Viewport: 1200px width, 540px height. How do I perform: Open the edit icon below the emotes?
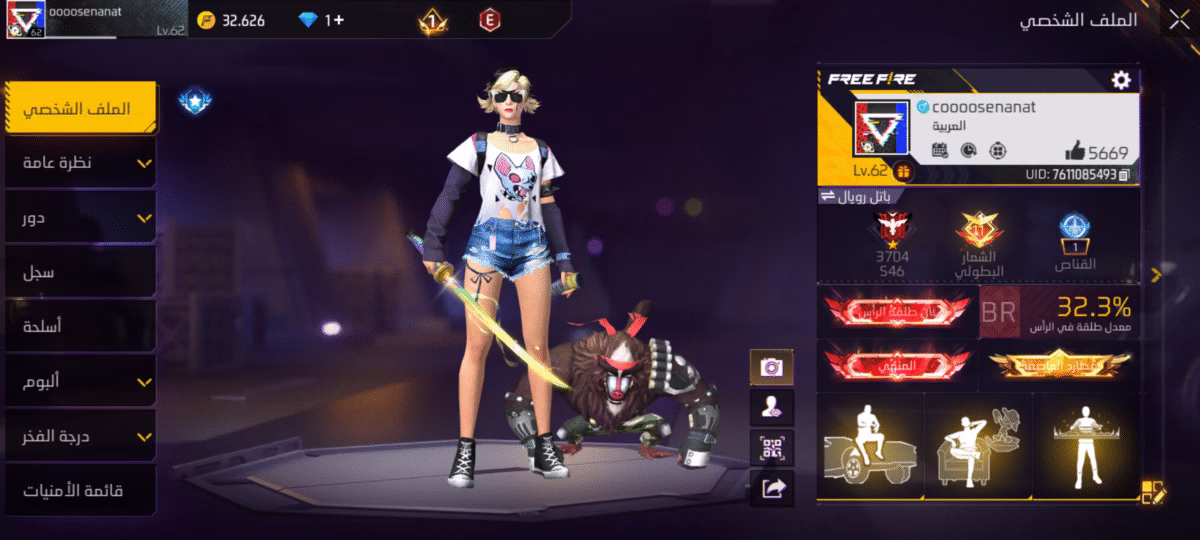(x=1152, y=490)
